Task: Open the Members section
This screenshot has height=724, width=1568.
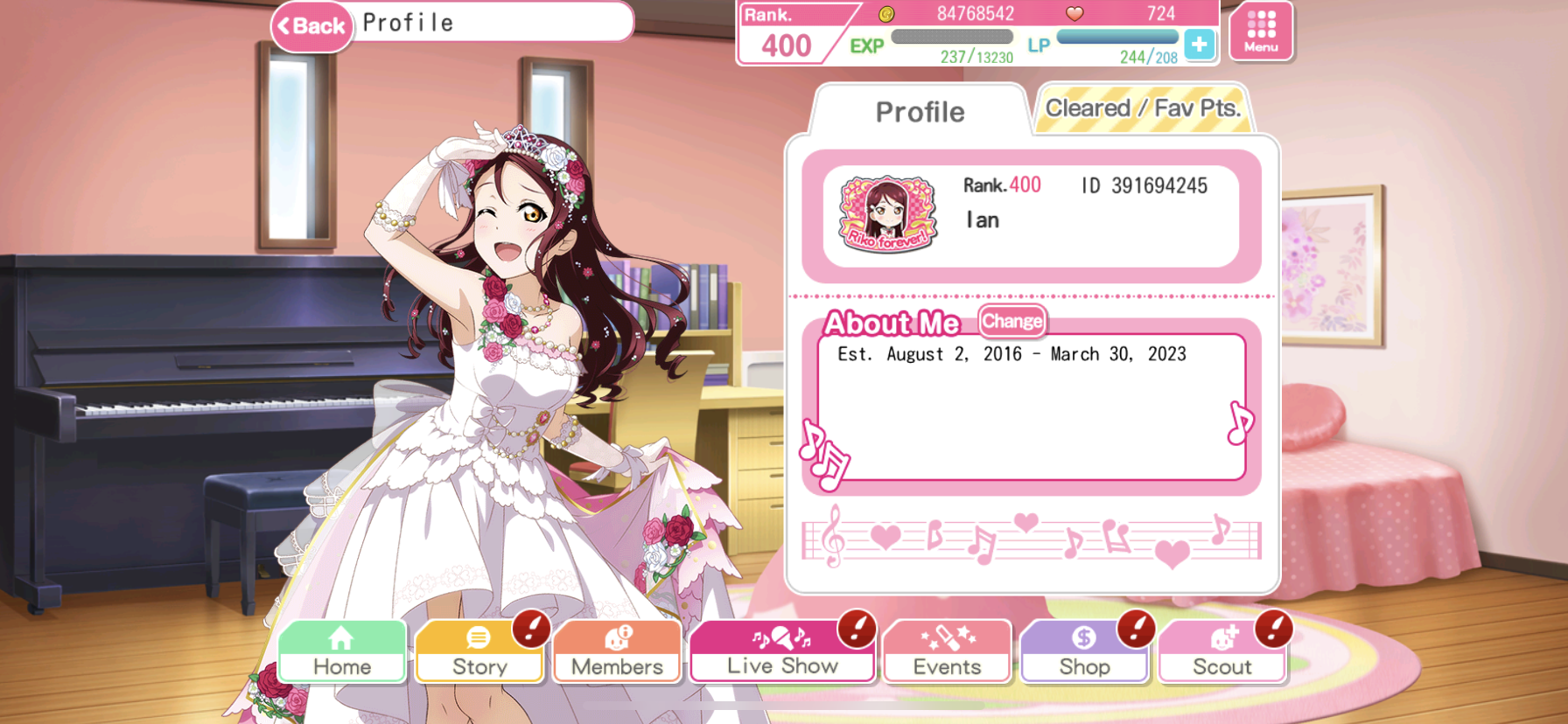Action: (617, 651)
